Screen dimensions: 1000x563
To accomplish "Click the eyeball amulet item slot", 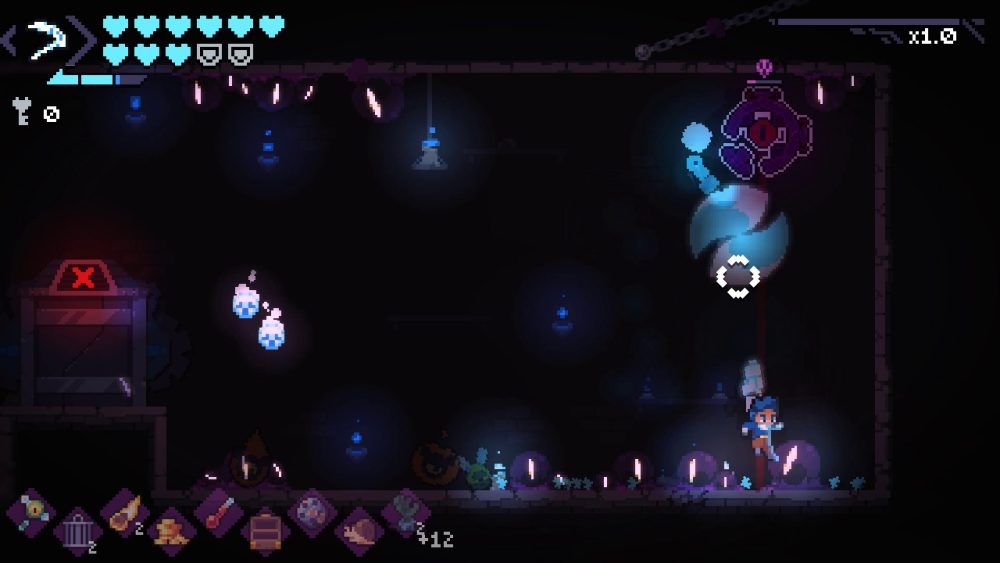I will click(x=30, y=512).
